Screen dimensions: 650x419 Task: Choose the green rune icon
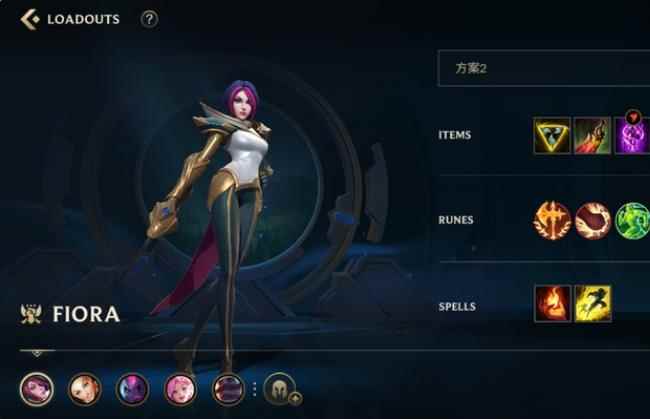(x=632, y=220)
